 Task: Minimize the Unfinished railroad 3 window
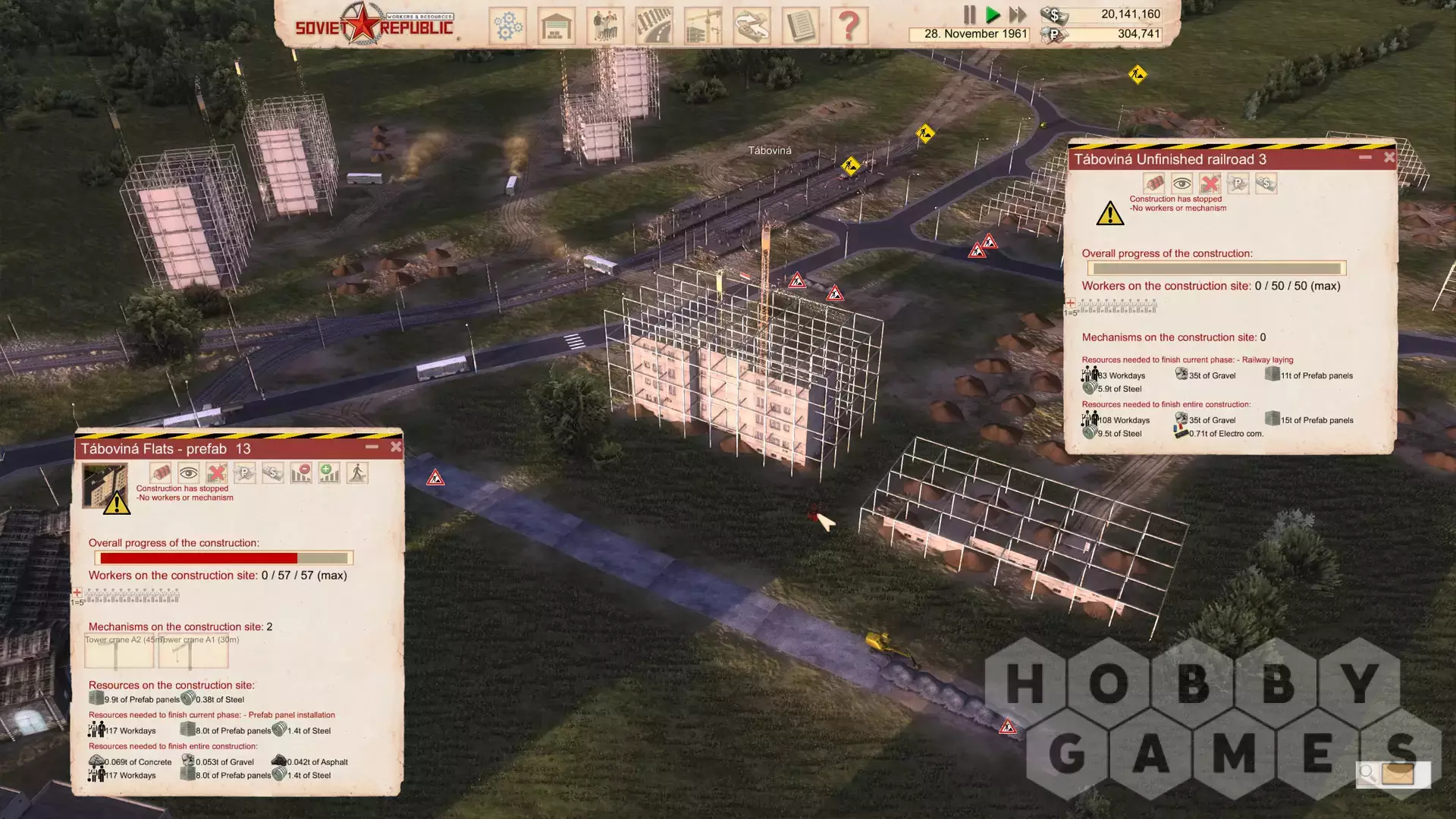tap(1365, 158)
